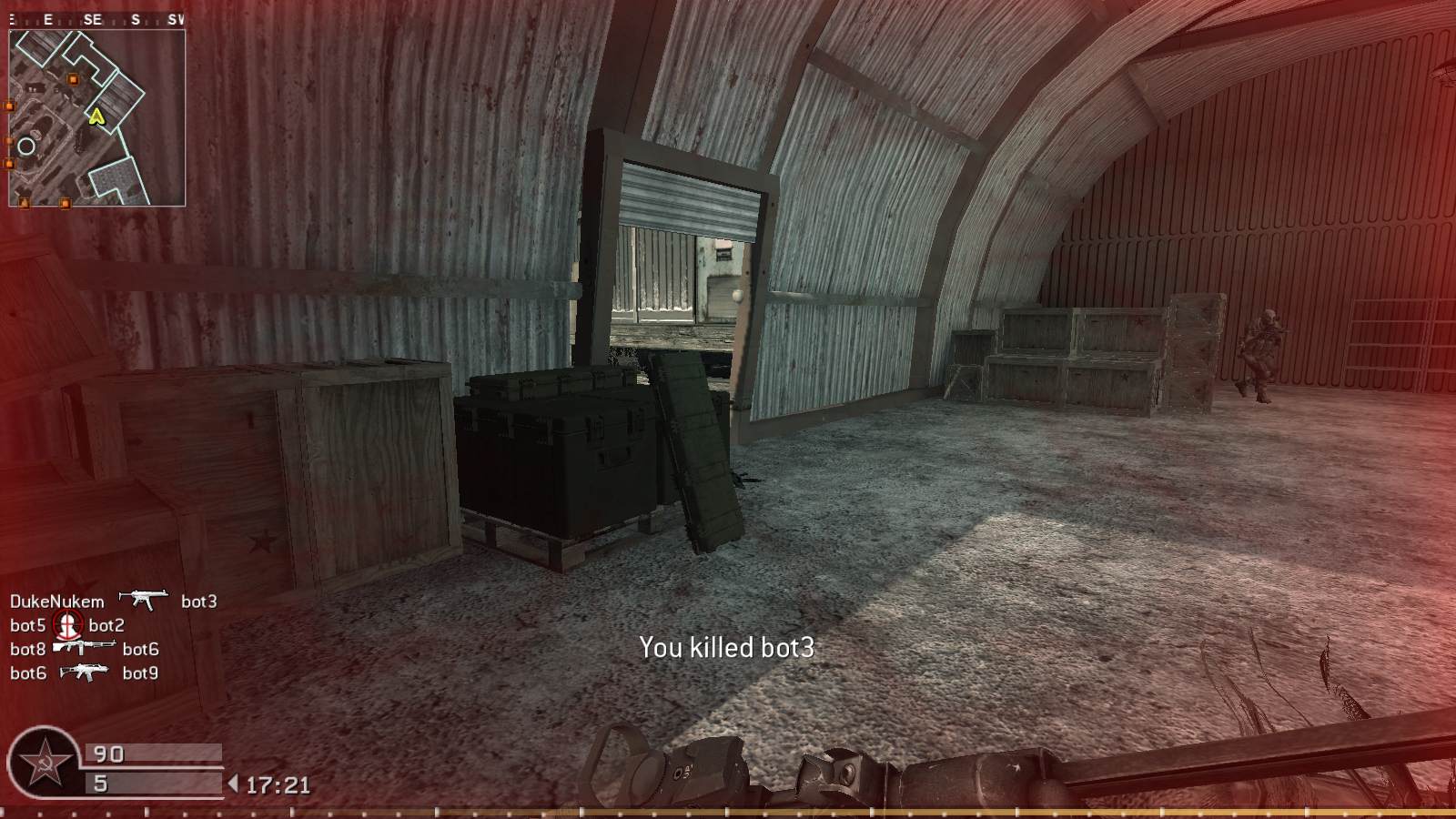Image resolution: width=1456 pixels, height=819 pixels.
Task: Select the bot5 label in the kill feed
Action: [x=28, y=625]
